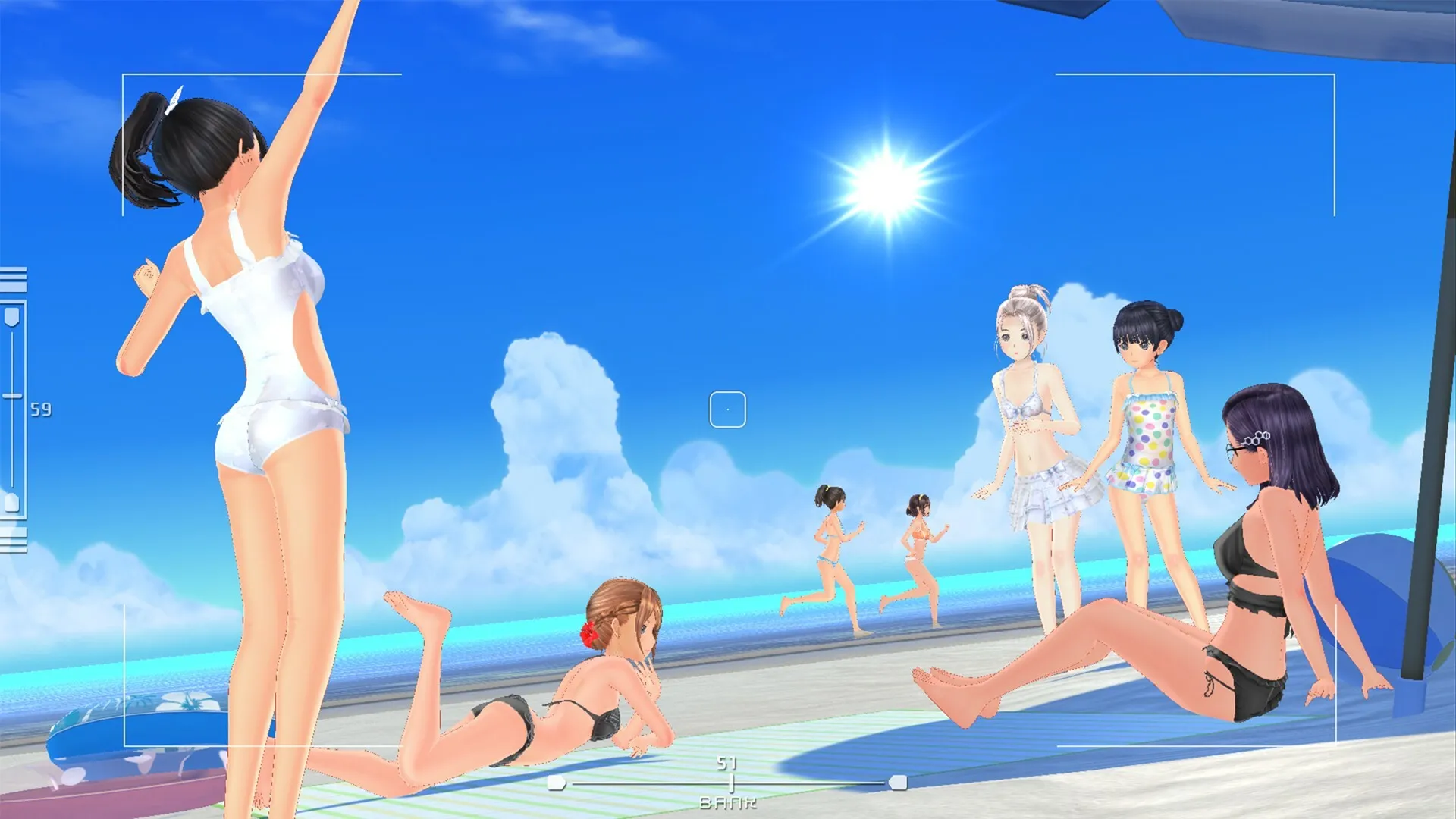Click the zoom-in marker atop the zoom gauge
1456x819 pixels.
[x=11, y=315]
